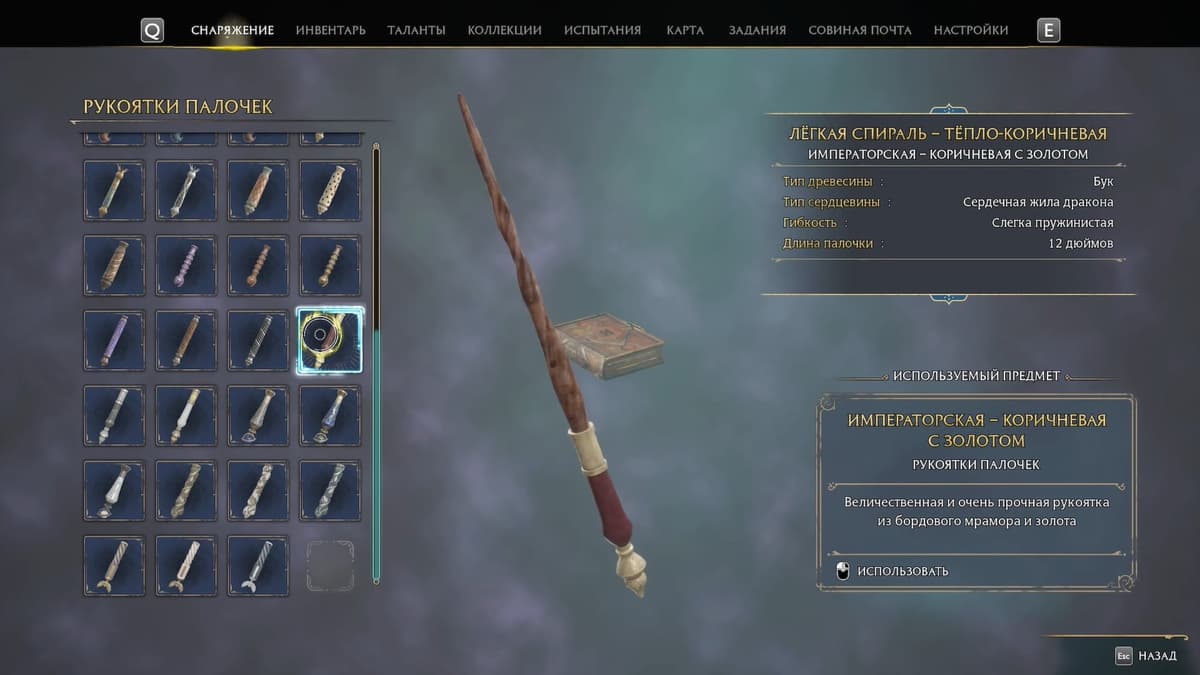Select the Снаряжение tab

pos(232,30)
